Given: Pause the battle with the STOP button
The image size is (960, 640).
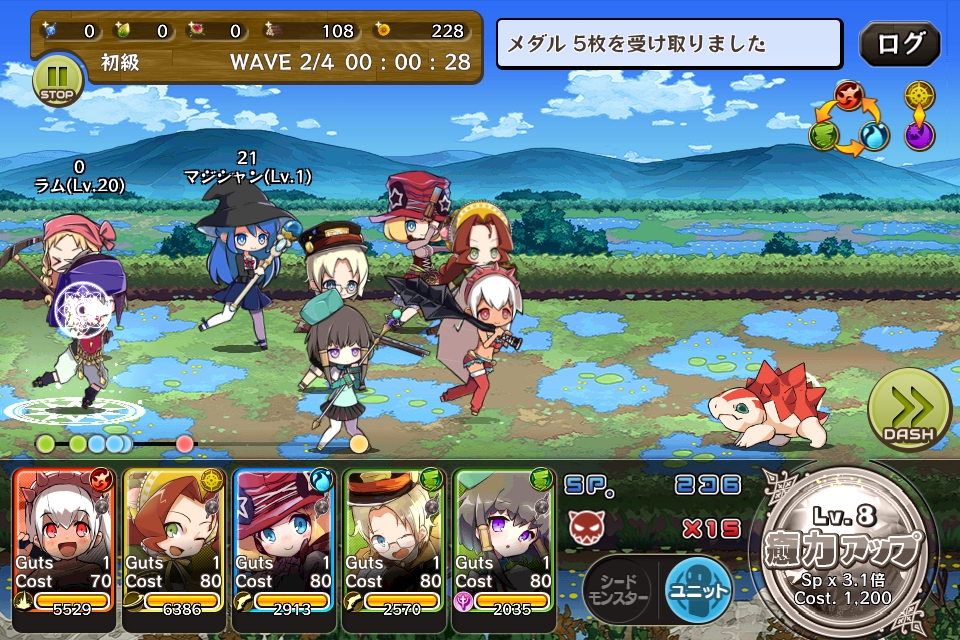Looking at the screenshot, I should pyautogui.click(x=57, y=79).
